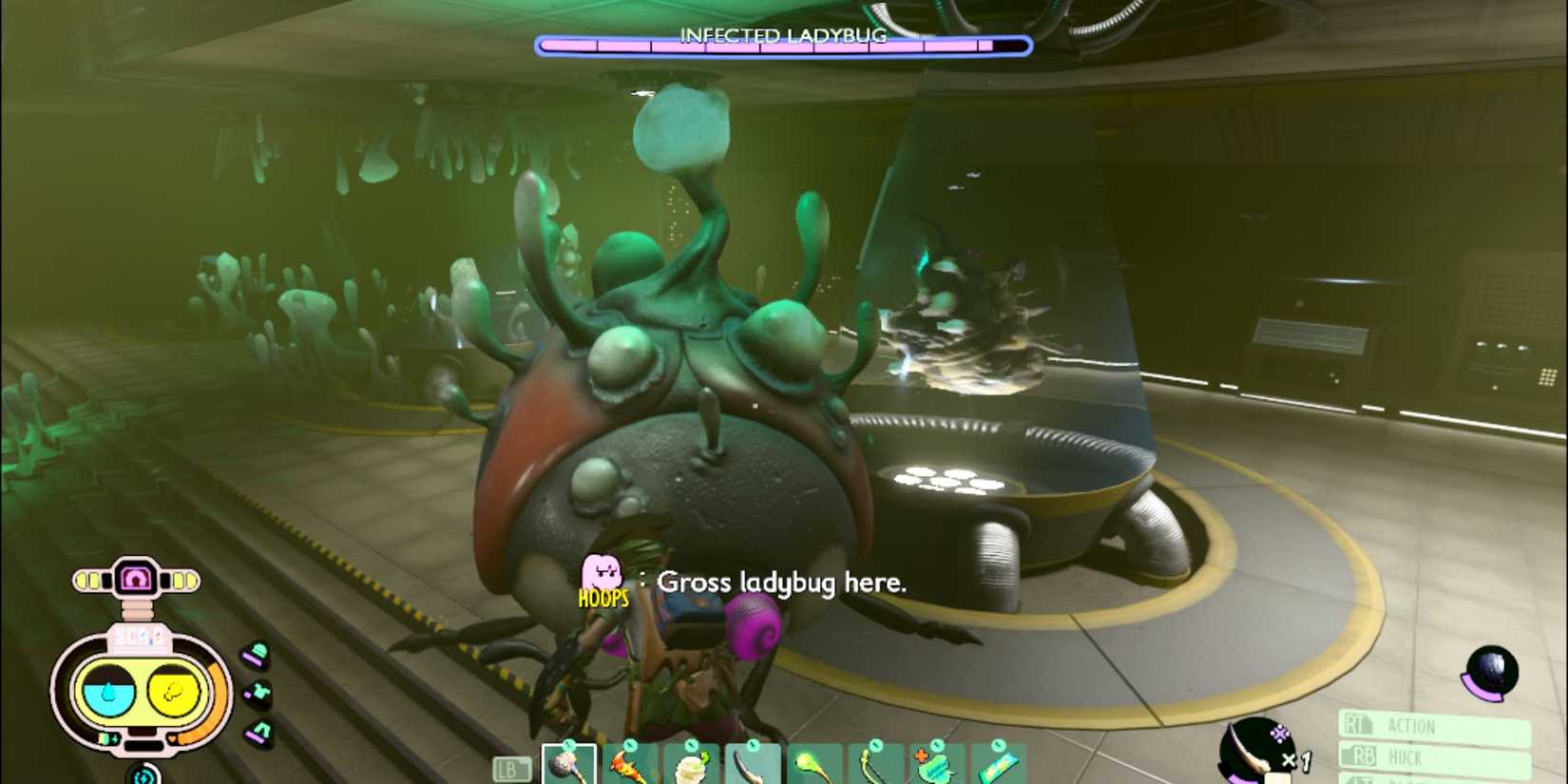Toggle the pink scanner screen atop the SCA.B
The width and height of the screenshot is (1568, 784).
[137, 578]
